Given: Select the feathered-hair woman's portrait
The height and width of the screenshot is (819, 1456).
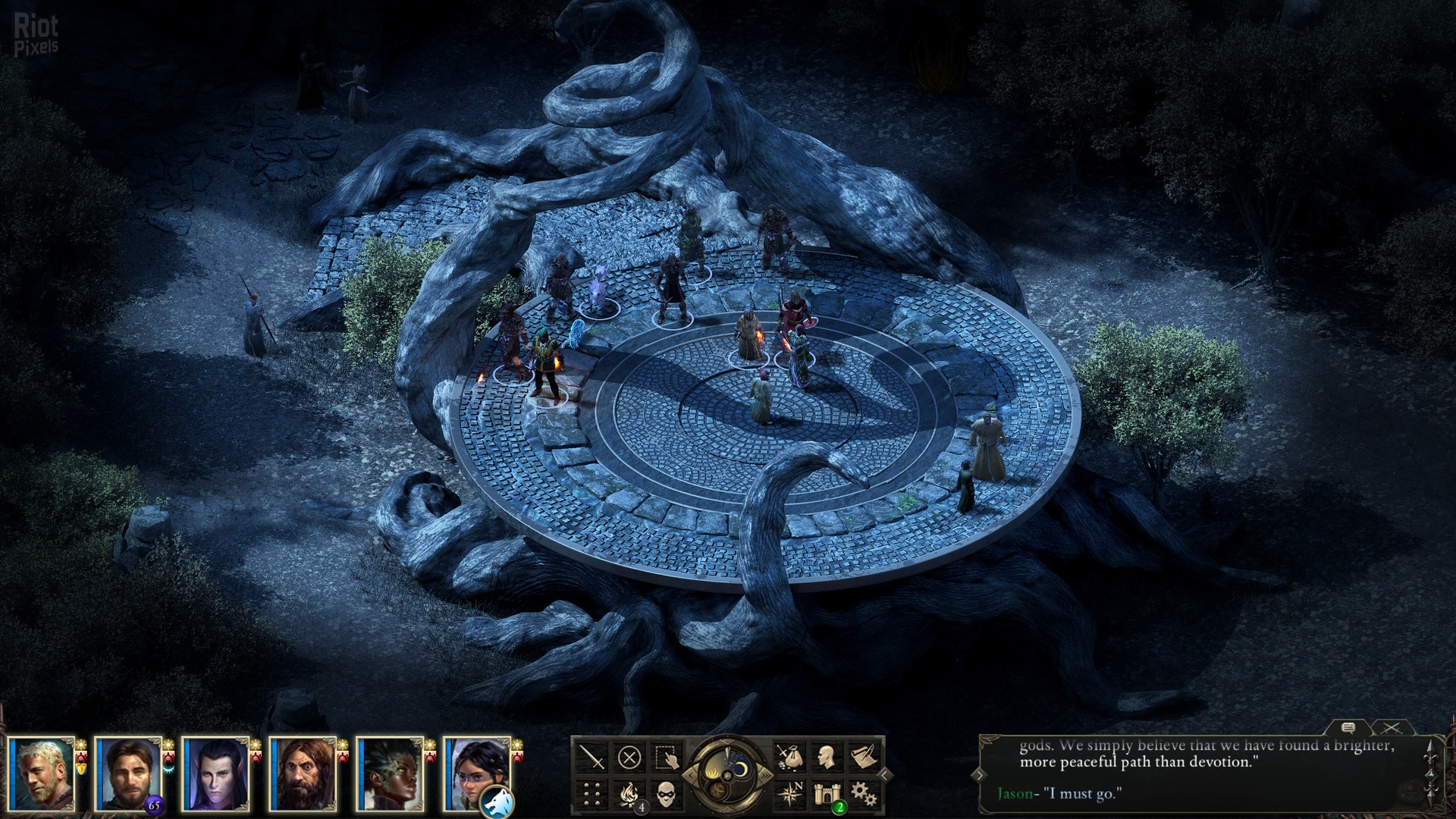Looking at the screenshot, I should pyautogui.click(x=391, y=773).
